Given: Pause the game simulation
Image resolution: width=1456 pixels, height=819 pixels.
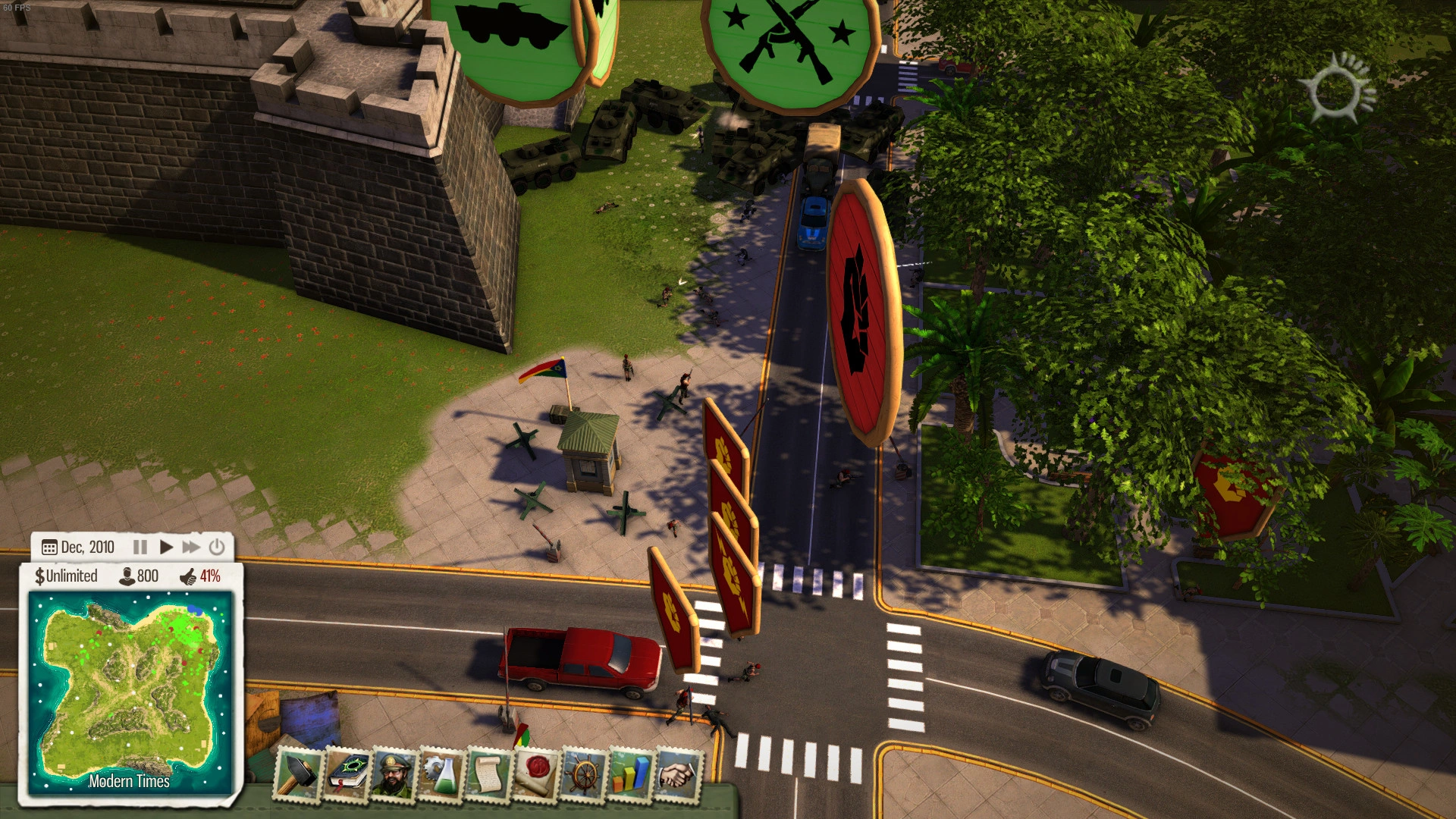Looking at the screenshot, I should [140, 547].
